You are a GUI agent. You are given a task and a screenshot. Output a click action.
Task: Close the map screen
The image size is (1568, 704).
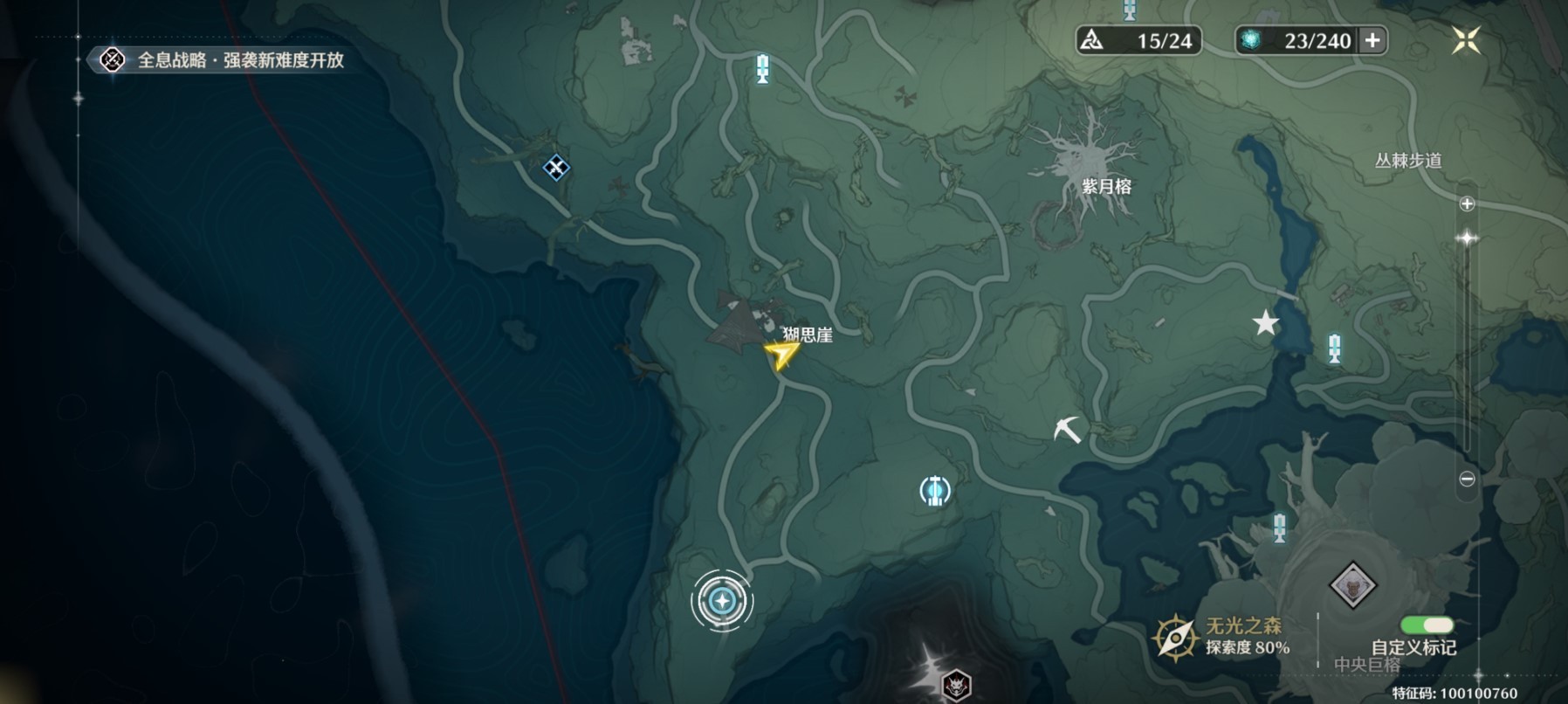pos(1466,40)
